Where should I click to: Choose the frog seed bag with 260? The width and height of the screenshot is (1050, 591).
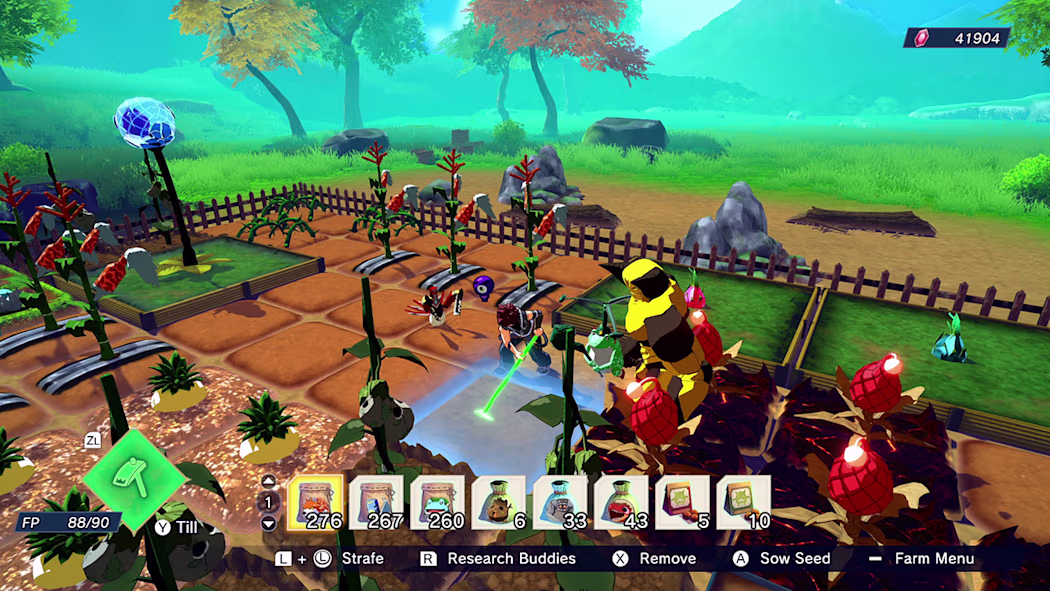click(x=438, y=501)
